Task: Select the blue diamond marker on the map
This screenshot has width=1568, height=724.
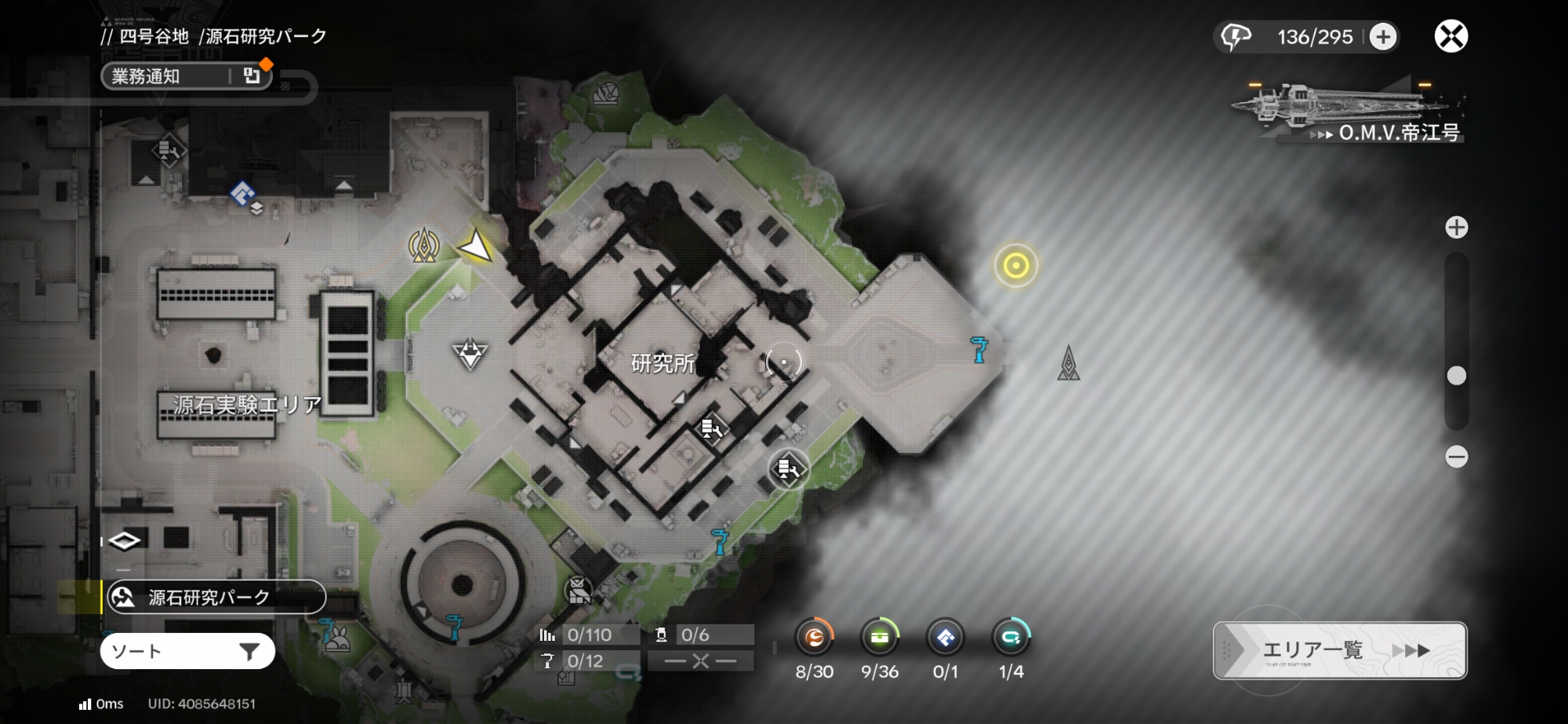Action: coord(242,193)
